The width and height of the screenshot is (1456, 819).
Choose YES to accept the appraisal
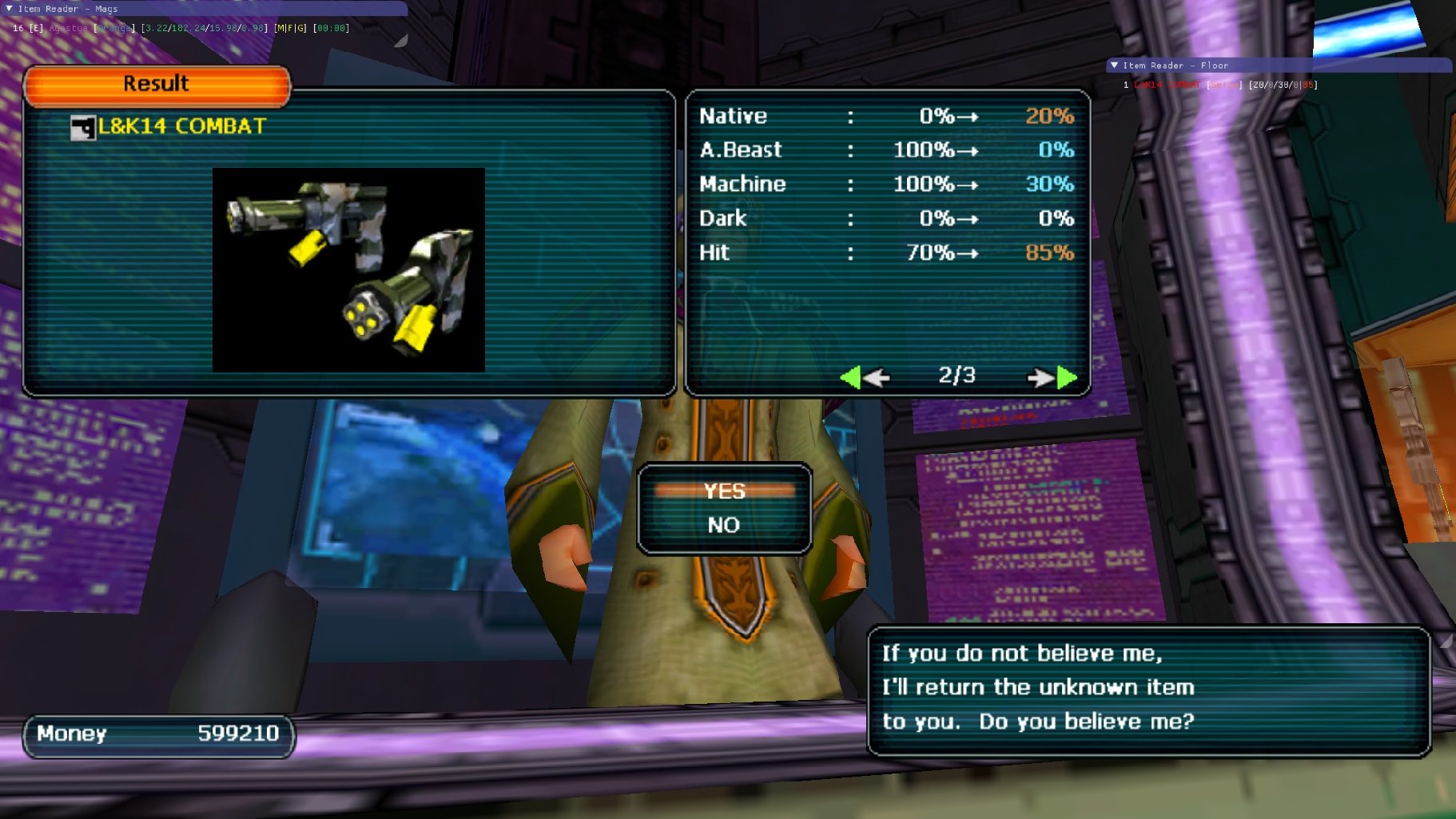[x=724, y=491]
